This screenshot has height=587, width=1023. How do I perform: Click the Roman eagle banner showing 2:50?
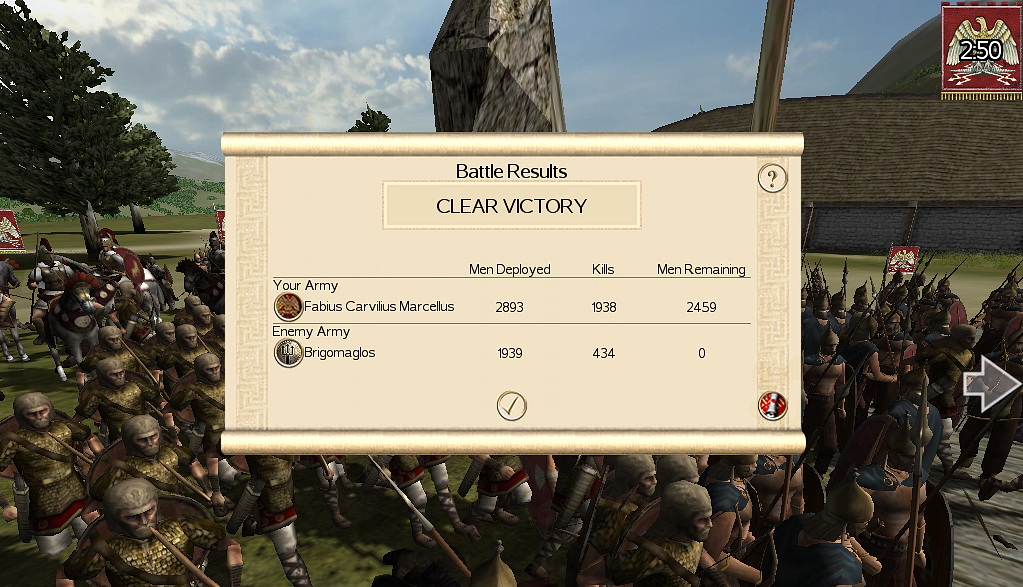(981, 50)
